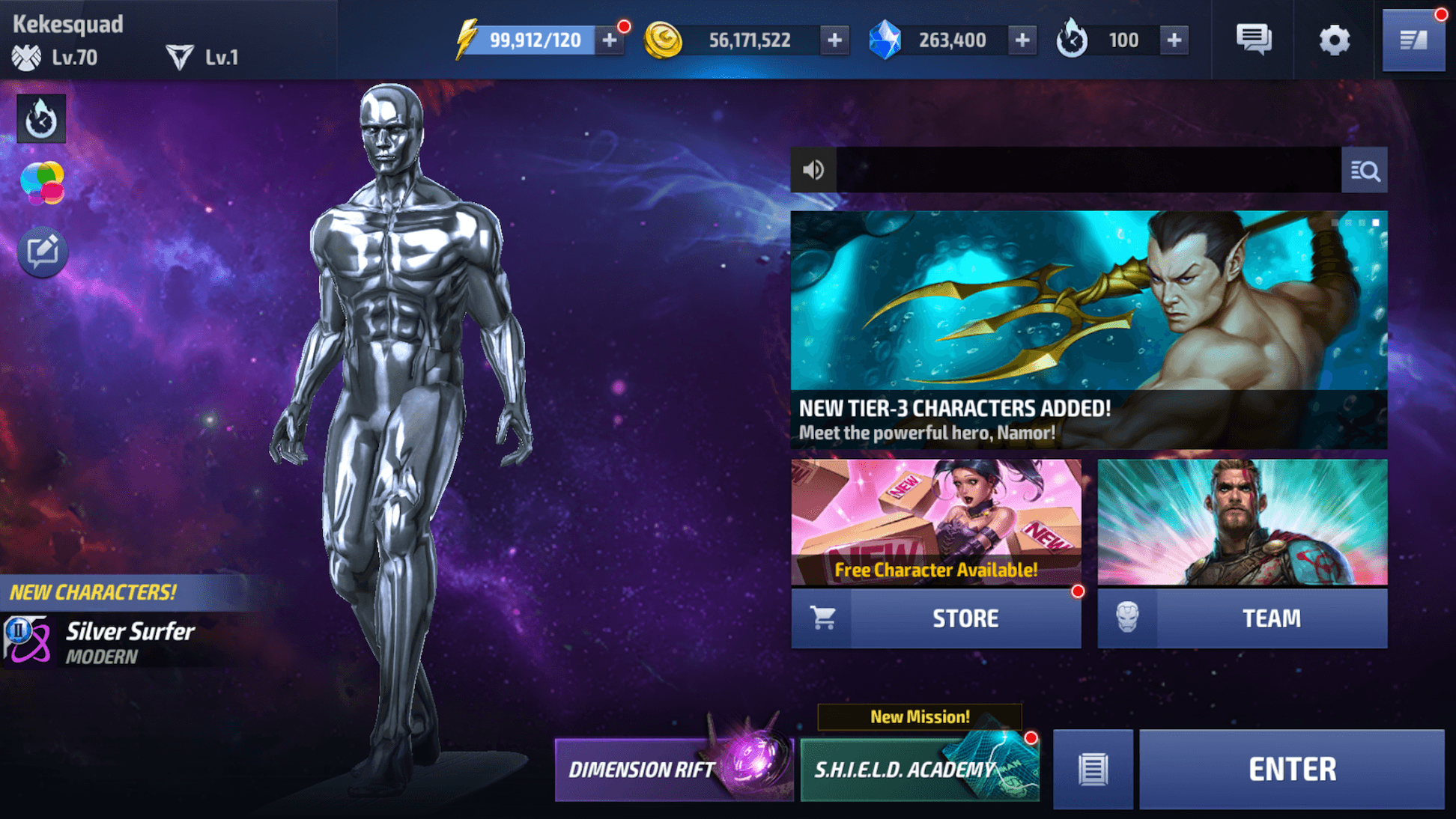Open the Store

(x=965, y=618)
